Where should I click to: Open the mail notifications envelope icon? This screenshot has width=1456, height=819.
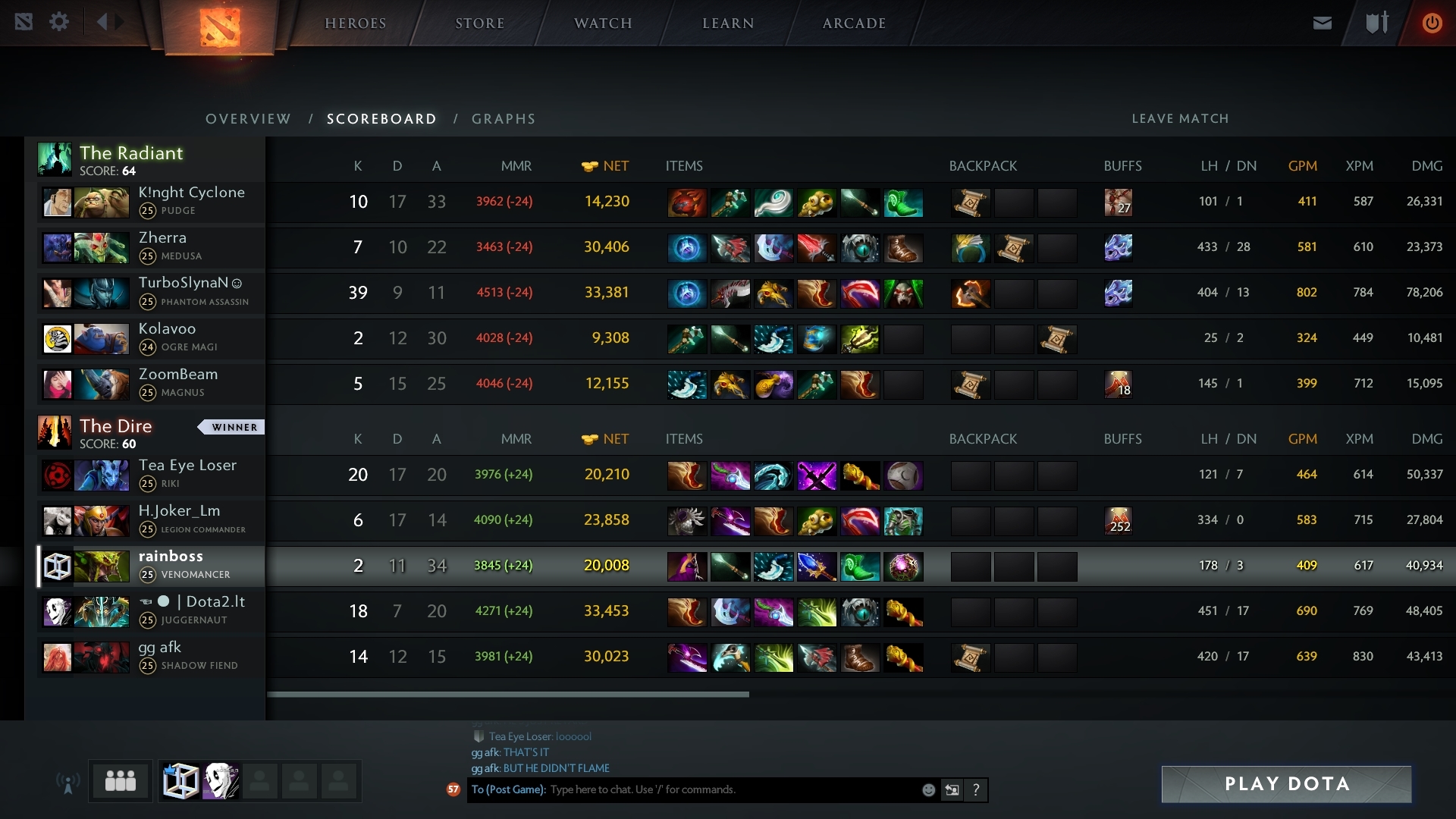pyautogui.click(x=1322, y=22)
